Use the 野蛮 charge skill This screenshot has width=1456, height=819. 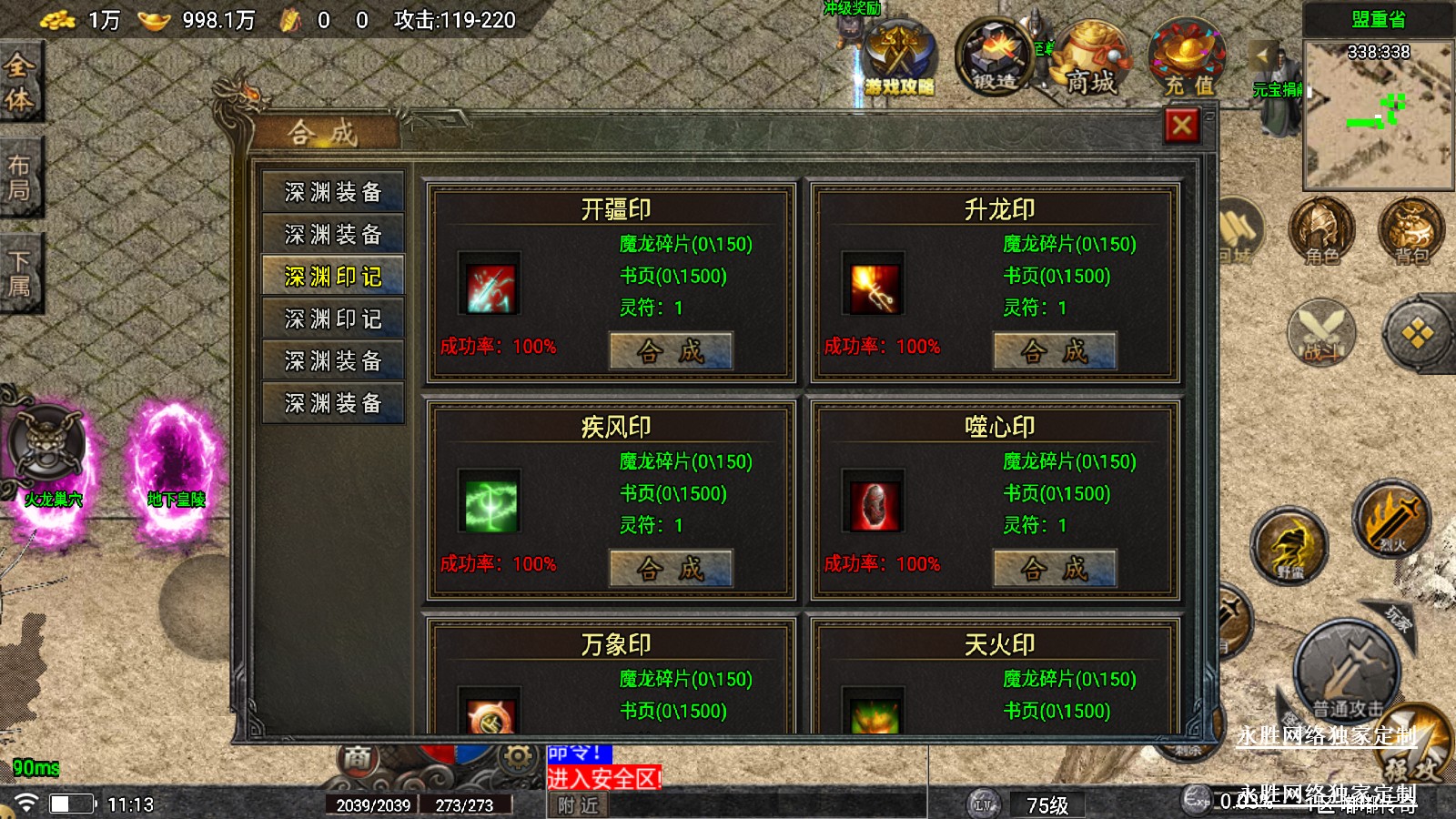1289,547
